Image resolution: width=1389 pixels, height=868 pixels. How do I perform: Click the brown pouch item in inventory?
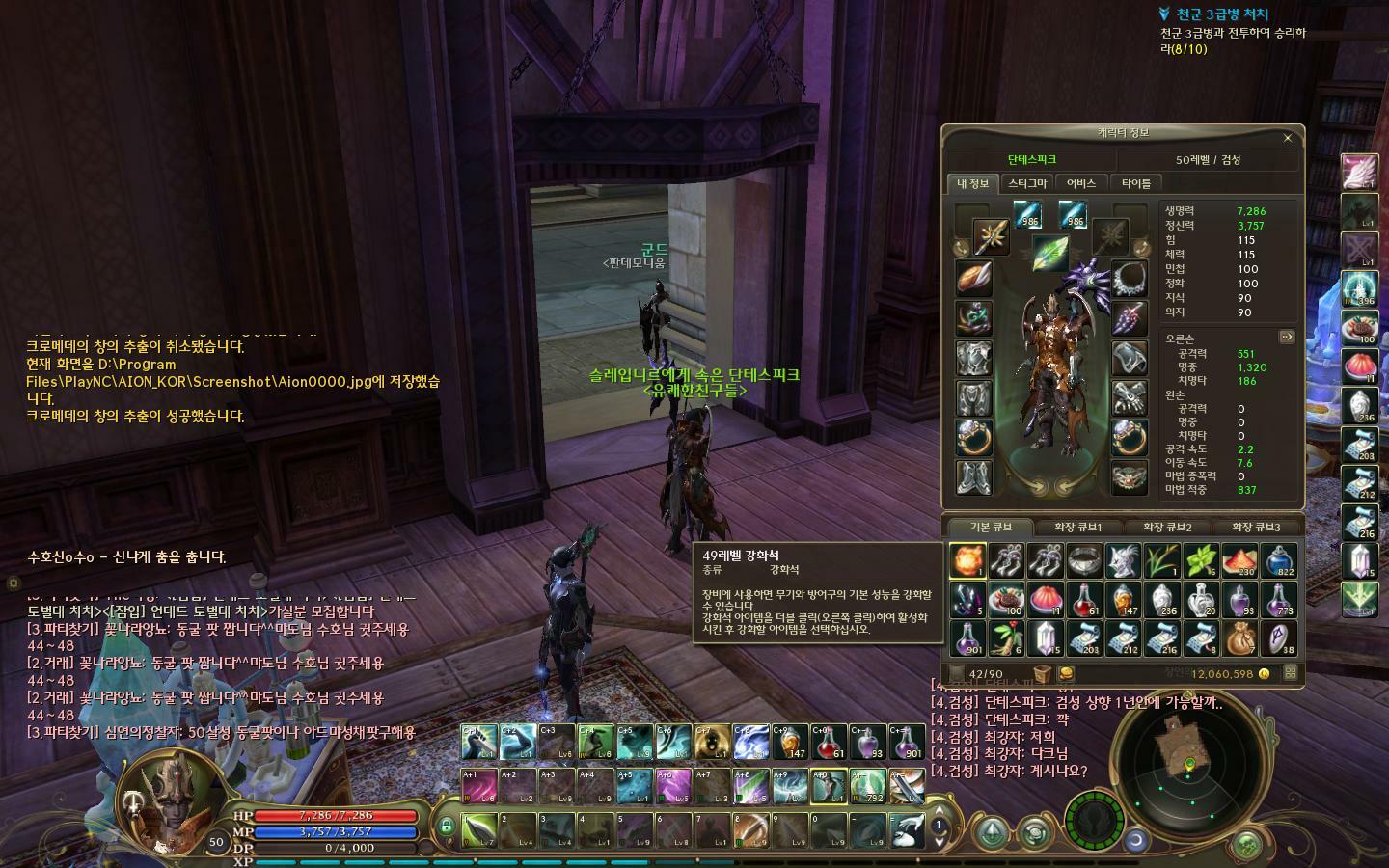1240,638
